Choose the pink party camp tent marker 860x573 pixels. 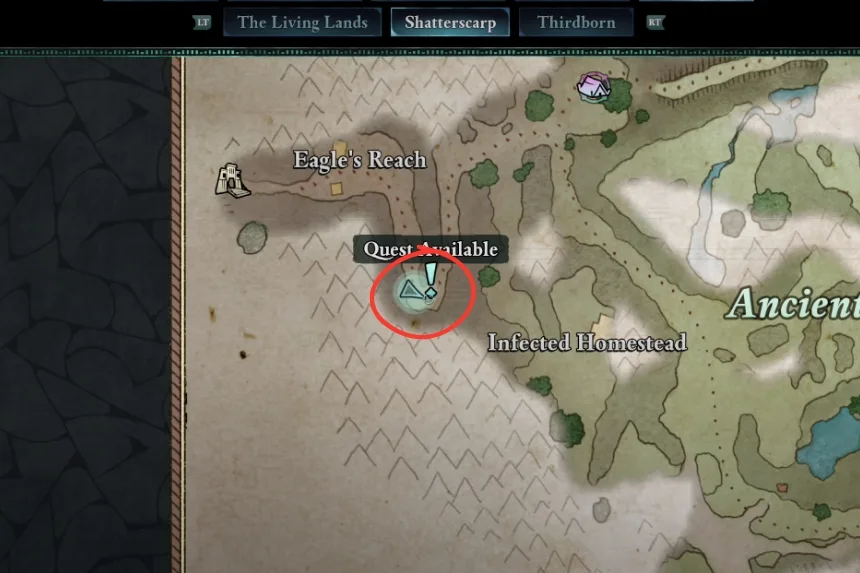click(595, 86)
